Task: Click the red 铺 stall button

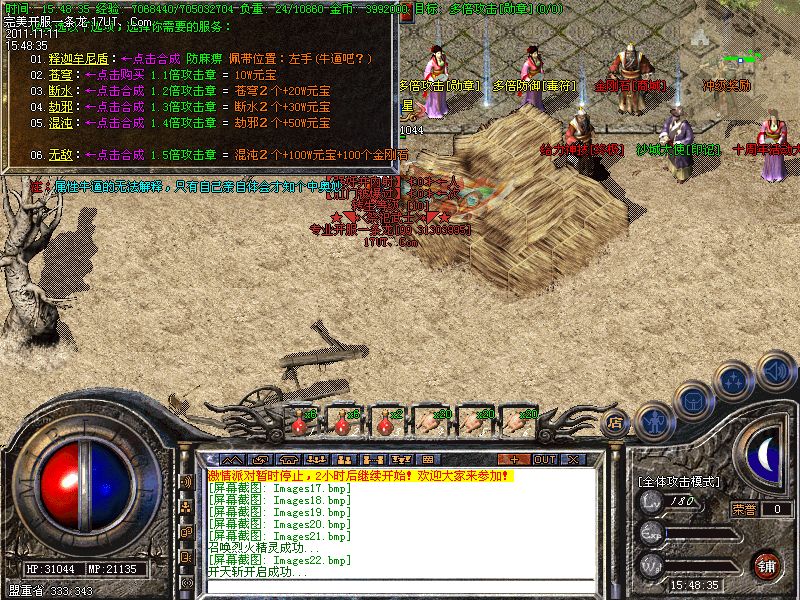Action: click(767, 564)
